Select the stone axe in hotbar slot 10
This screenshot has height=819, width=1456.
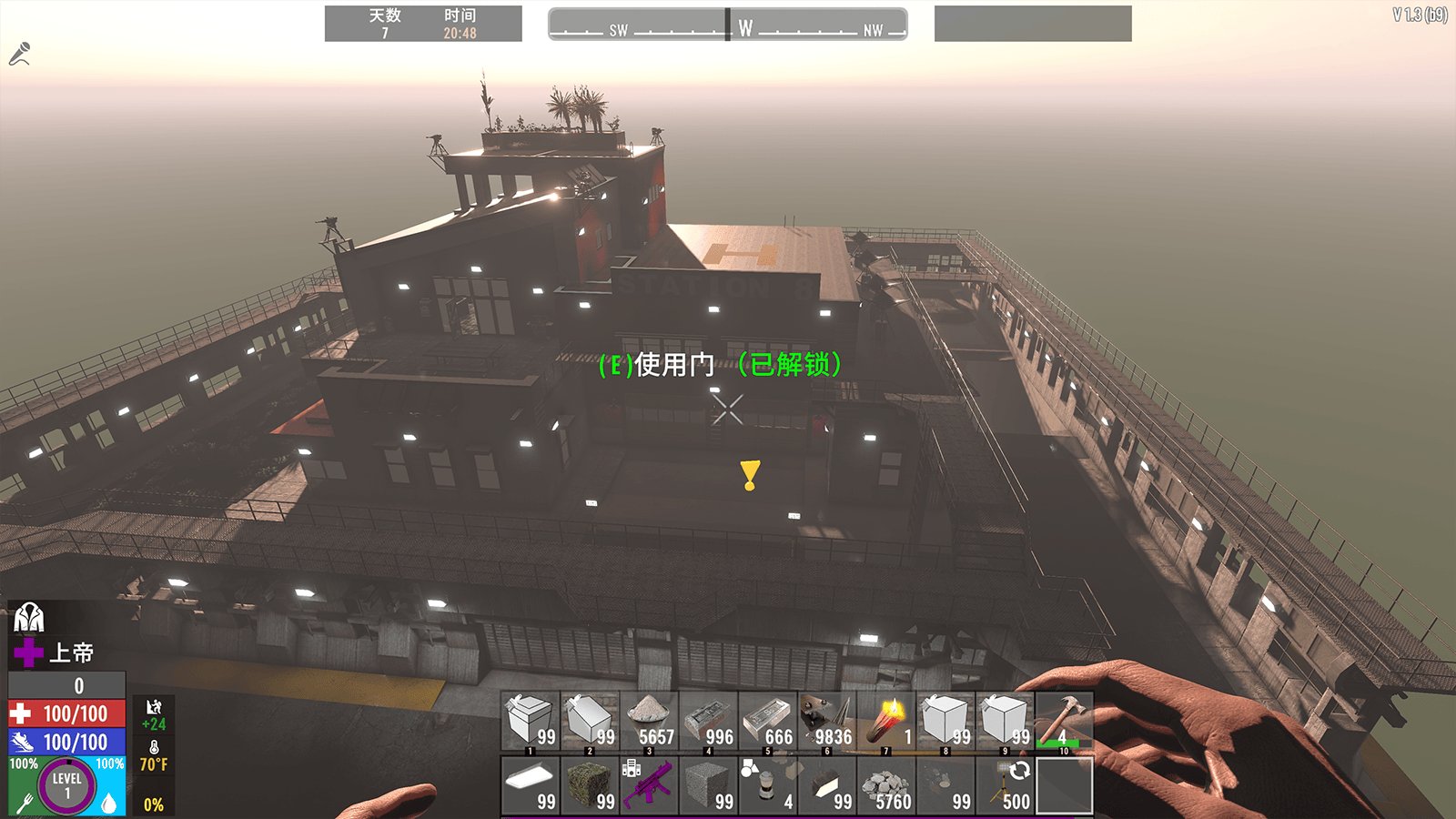coord(1065,722)
